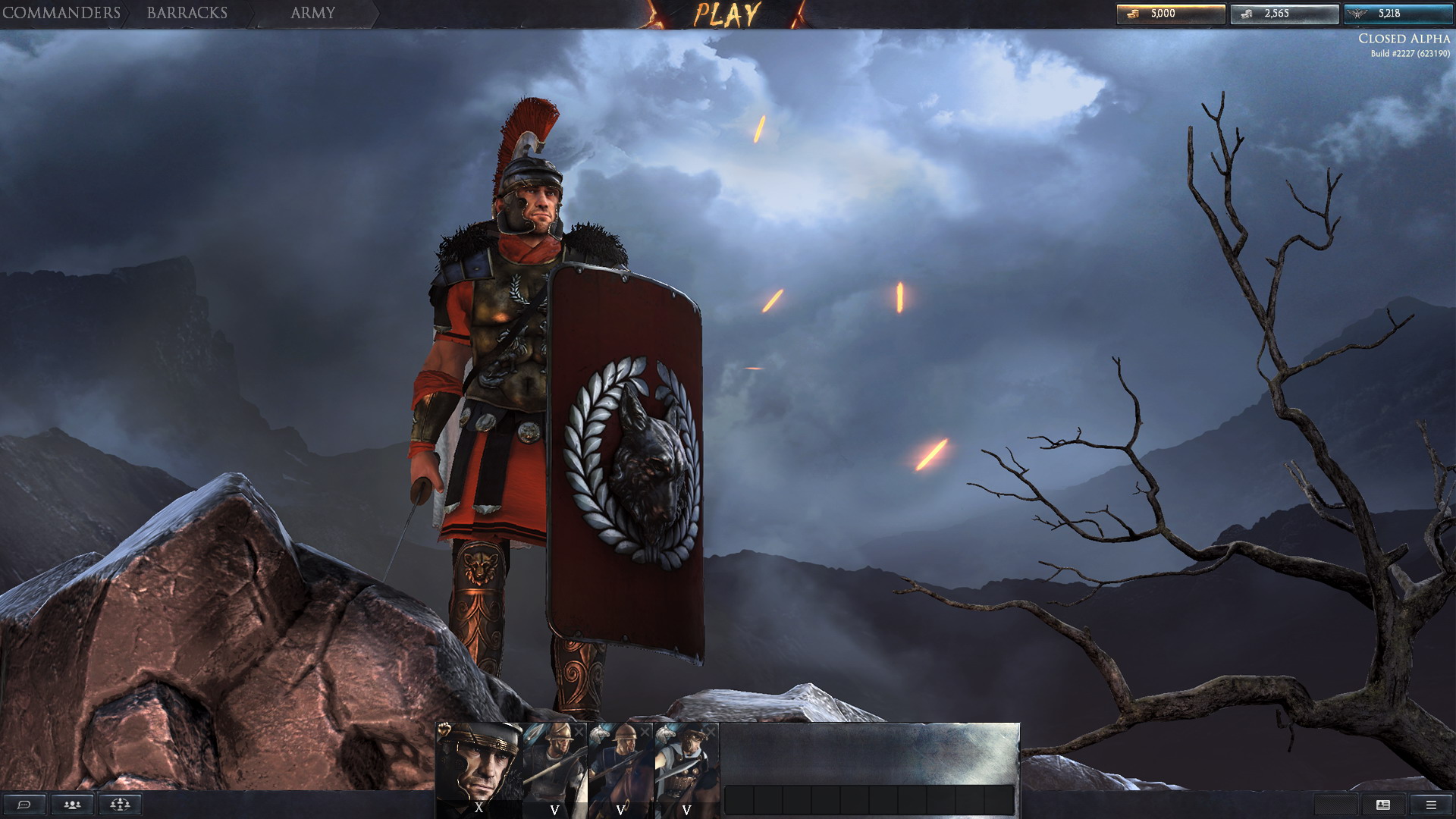Click the silver coins icon
Image resolution: width=1456 pixels, height=819 pixels.
coord(1247,12)
